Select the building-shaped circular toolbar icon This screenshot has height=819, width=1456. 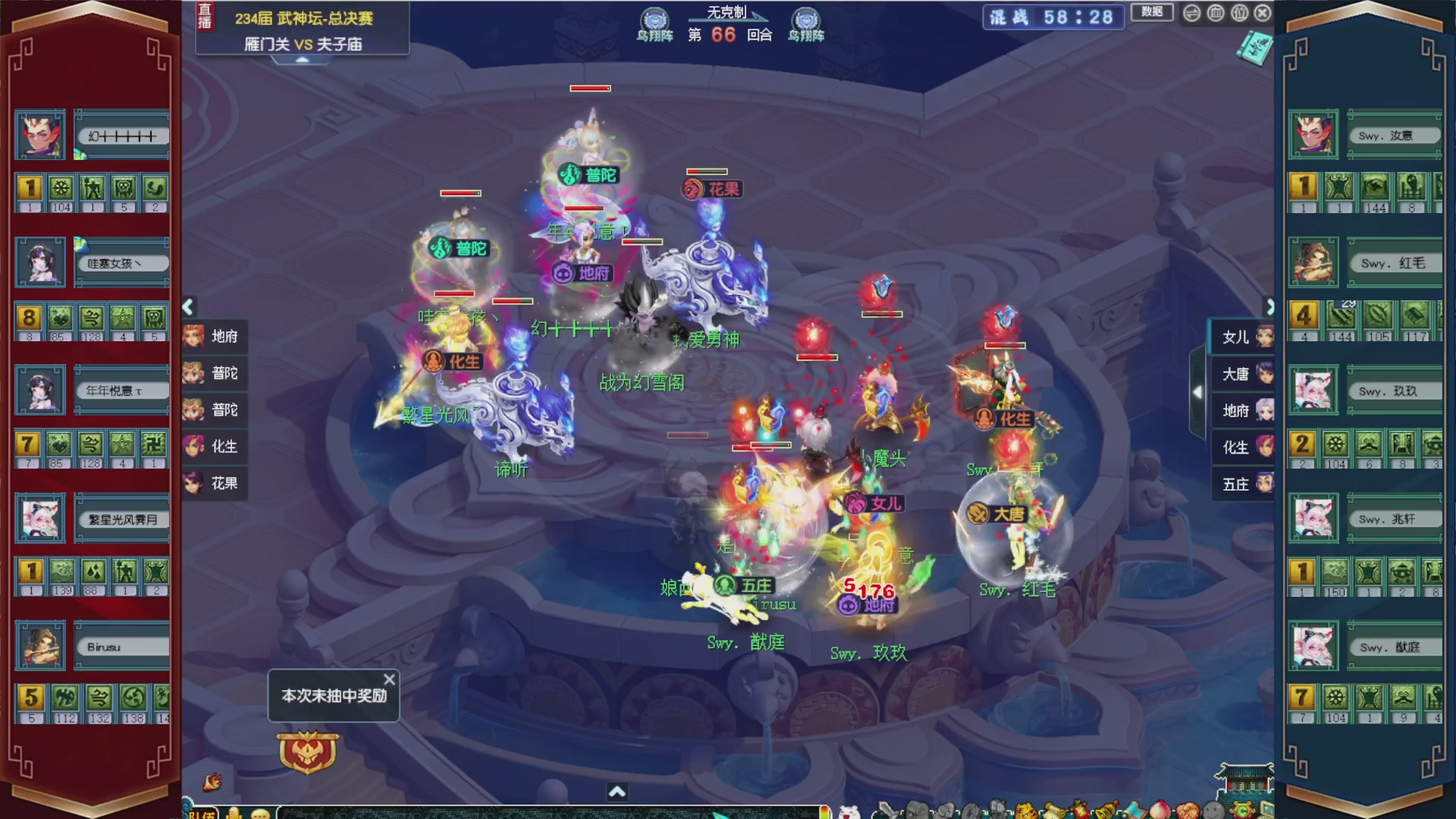point(1214,13)
